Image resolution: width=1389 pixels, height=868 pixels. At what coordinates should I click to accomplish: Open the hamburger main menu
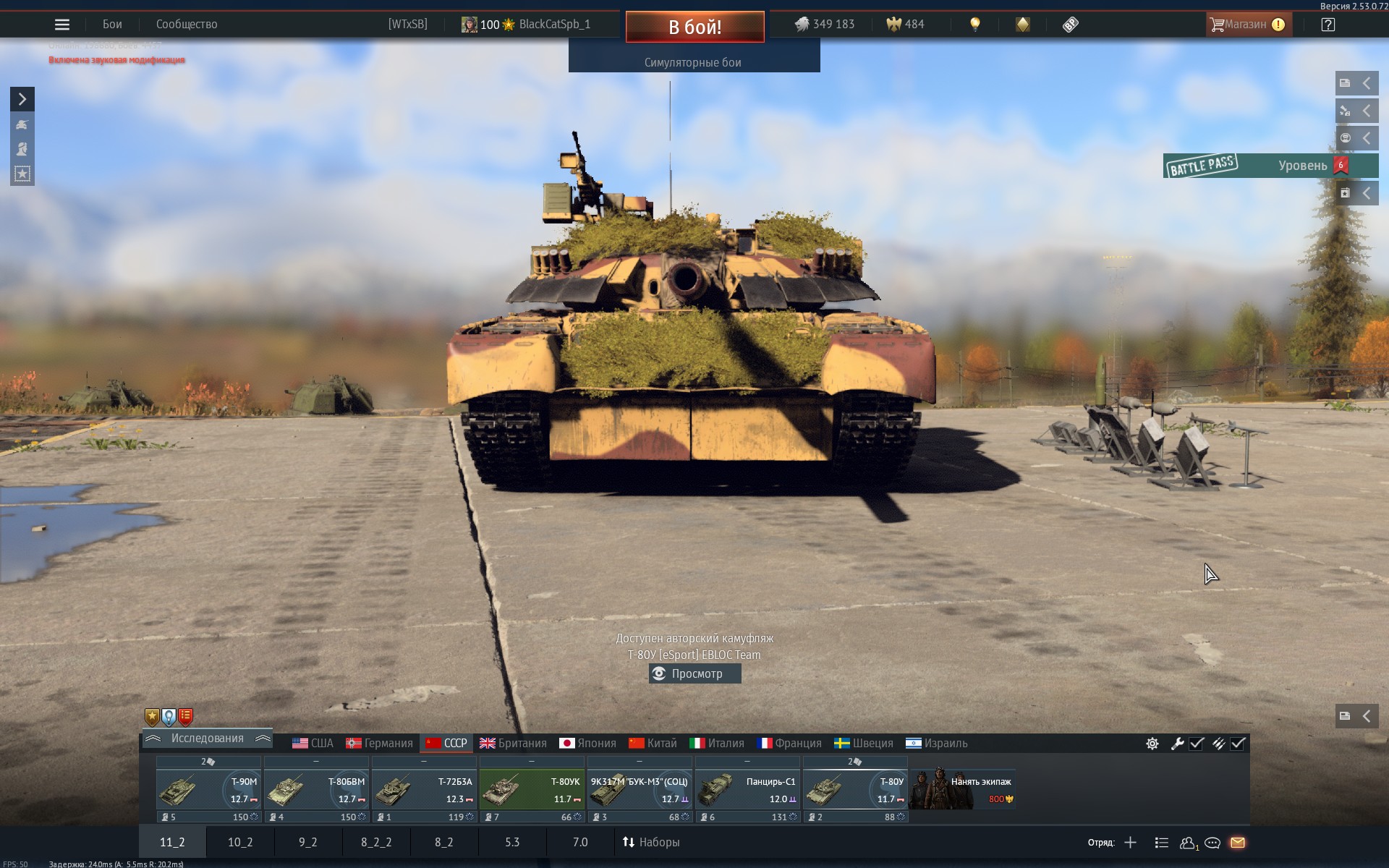62,25
